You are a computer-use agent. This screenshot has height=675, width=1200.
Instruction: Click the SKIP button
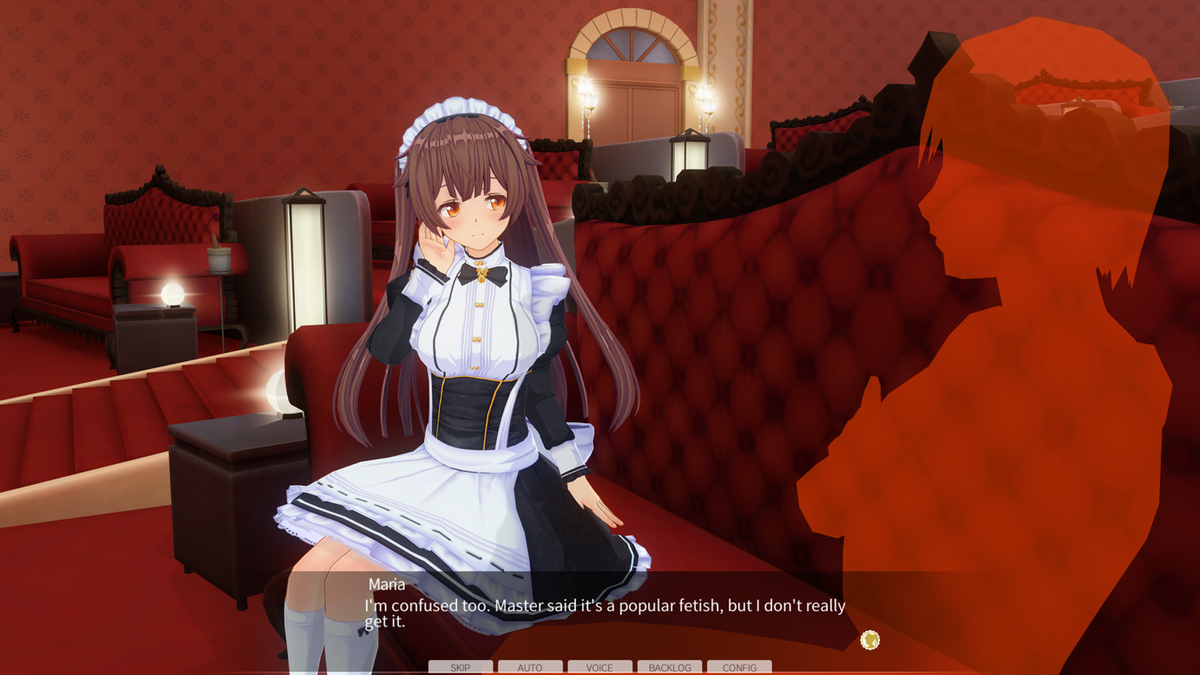click(460, 667)
